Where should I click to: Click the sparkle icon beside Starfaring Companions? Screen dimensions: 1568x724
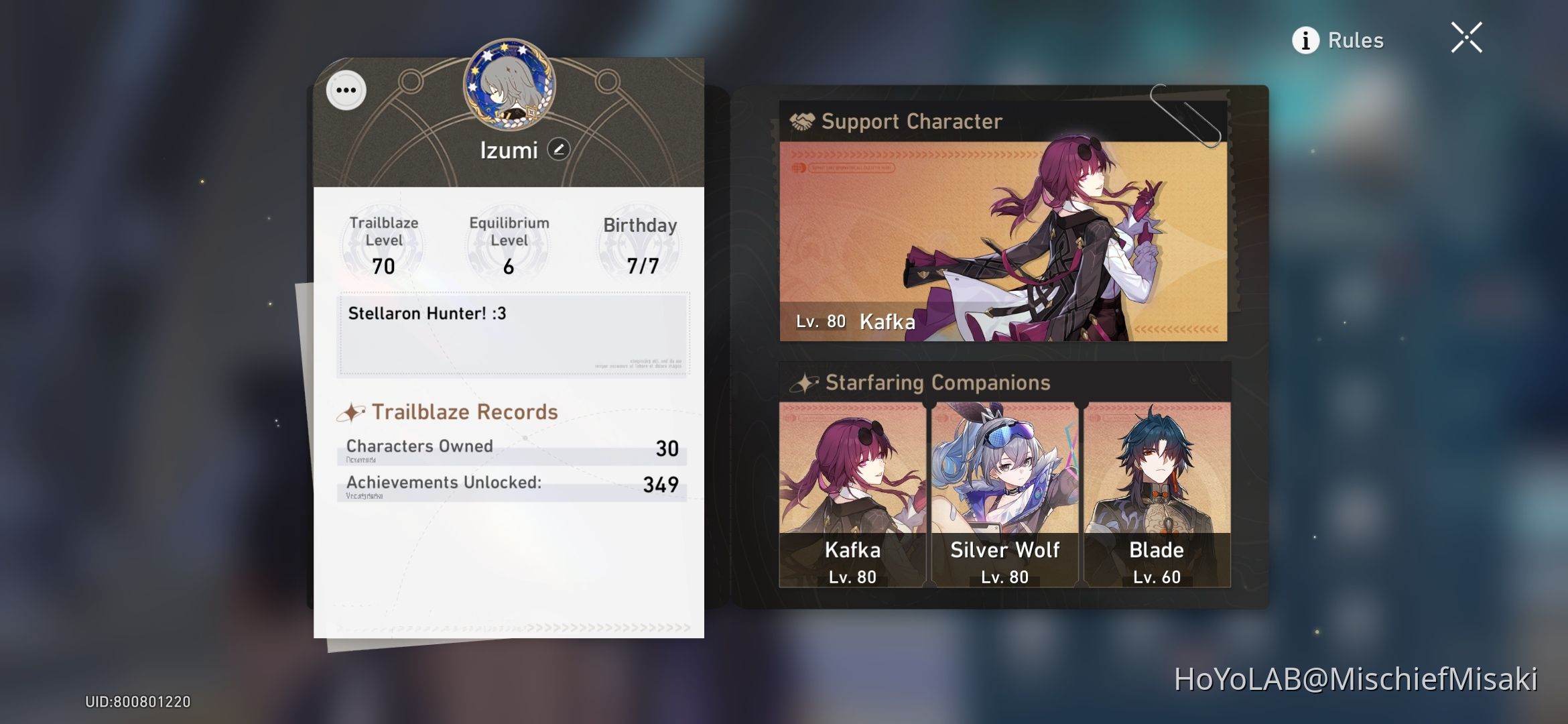tap(804, 382)
